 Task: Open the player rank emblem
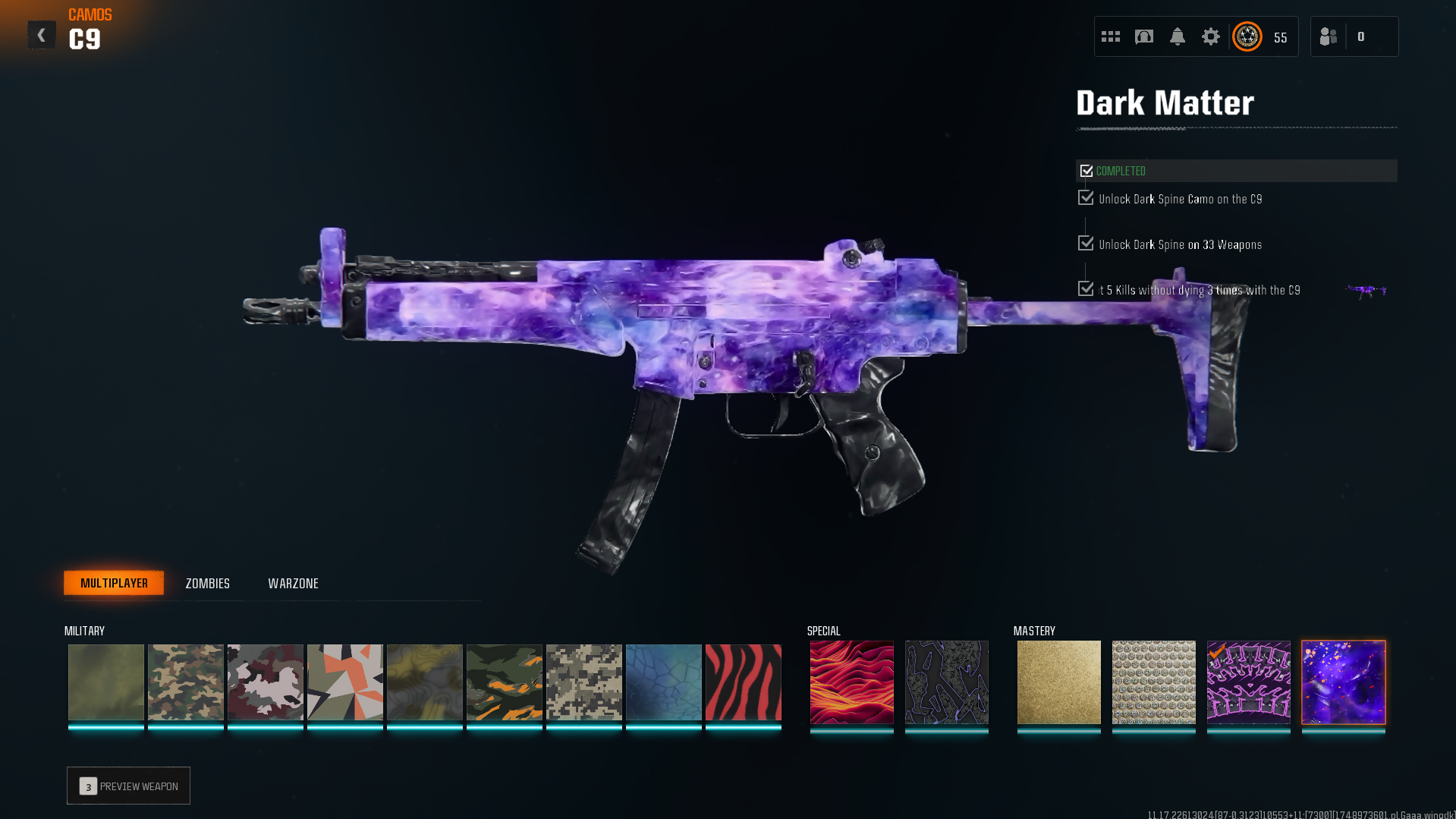pyautogui.click(x=1247, y=36)
